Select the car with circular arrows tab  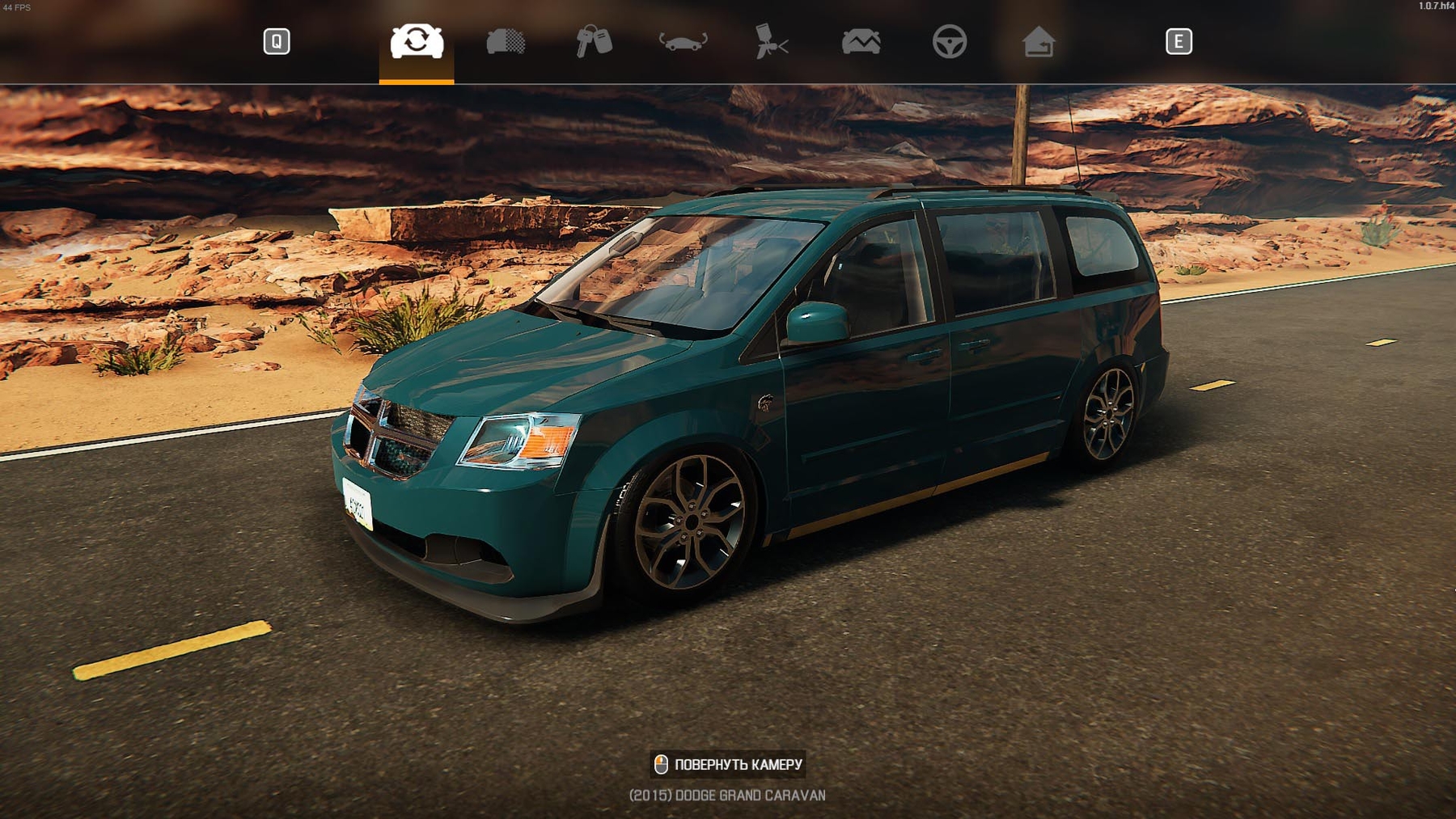point(417,41)
